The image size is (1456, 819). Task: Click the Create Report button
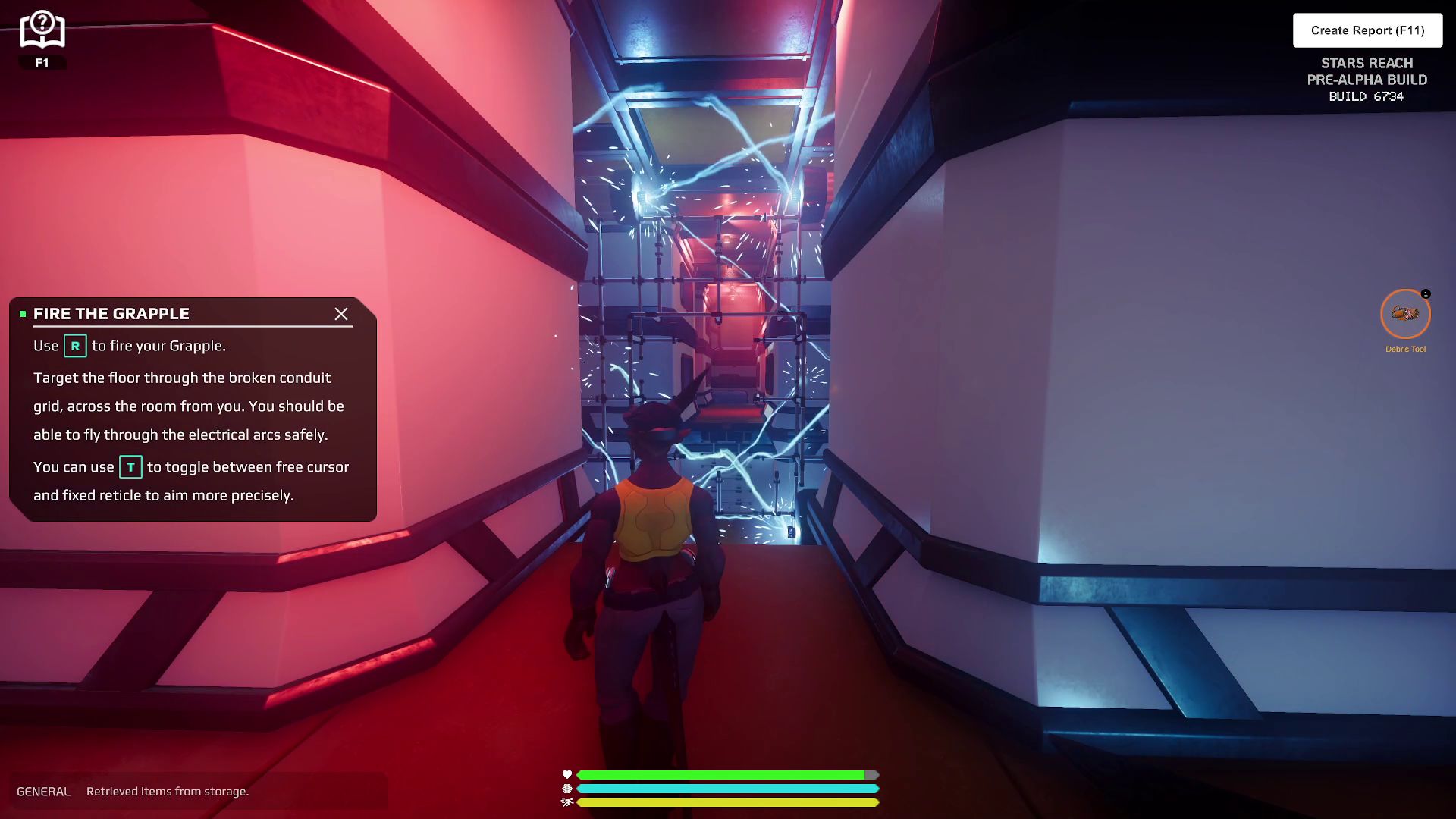click(1367, 30)
